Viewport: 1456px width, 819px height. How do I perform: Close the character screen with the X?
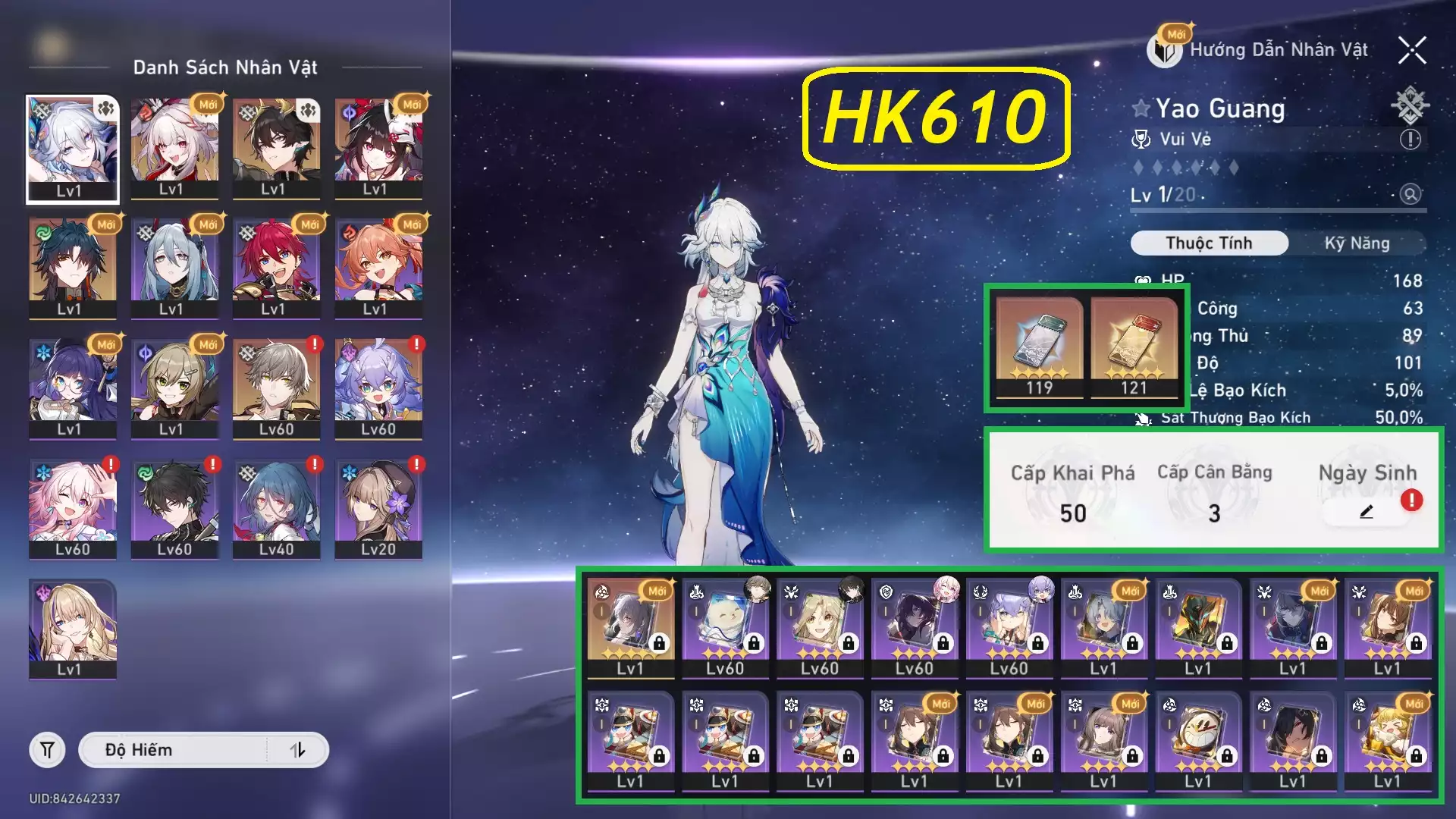(x=1412, y=51)
